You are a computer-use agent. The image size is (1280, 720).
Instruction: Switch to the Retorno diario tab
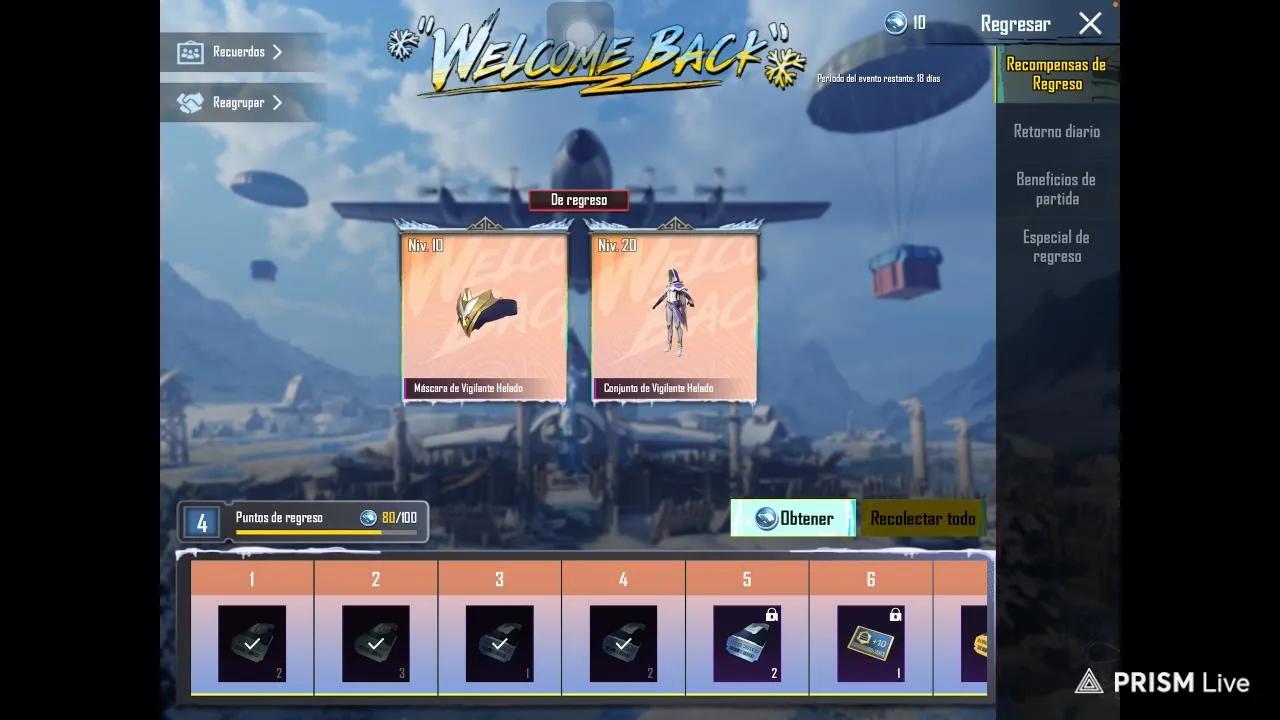click(1057, 131)
